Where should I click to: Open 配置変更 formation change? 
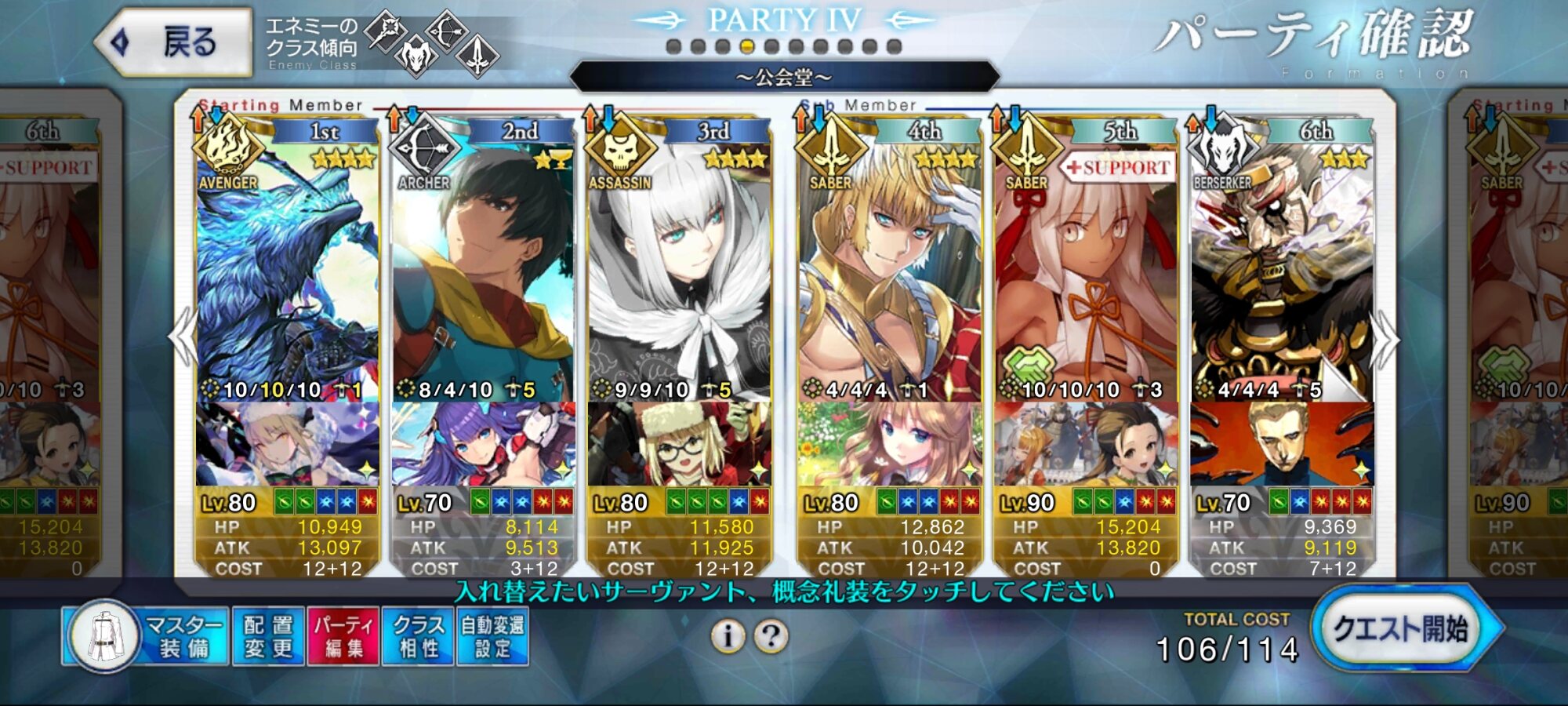pos(268,636)
